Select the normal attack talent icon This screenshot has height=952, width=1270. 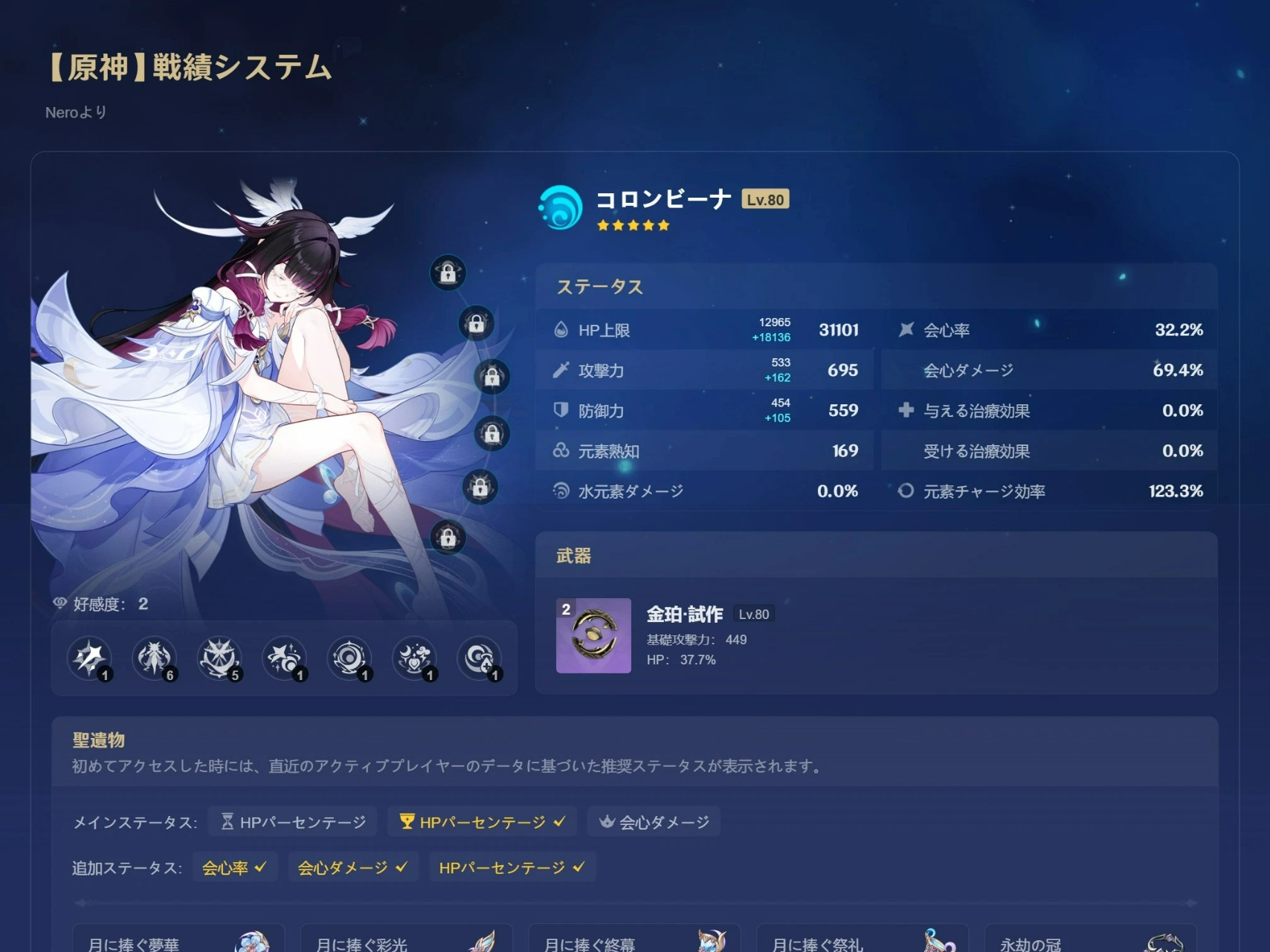(x=89, y=658)
